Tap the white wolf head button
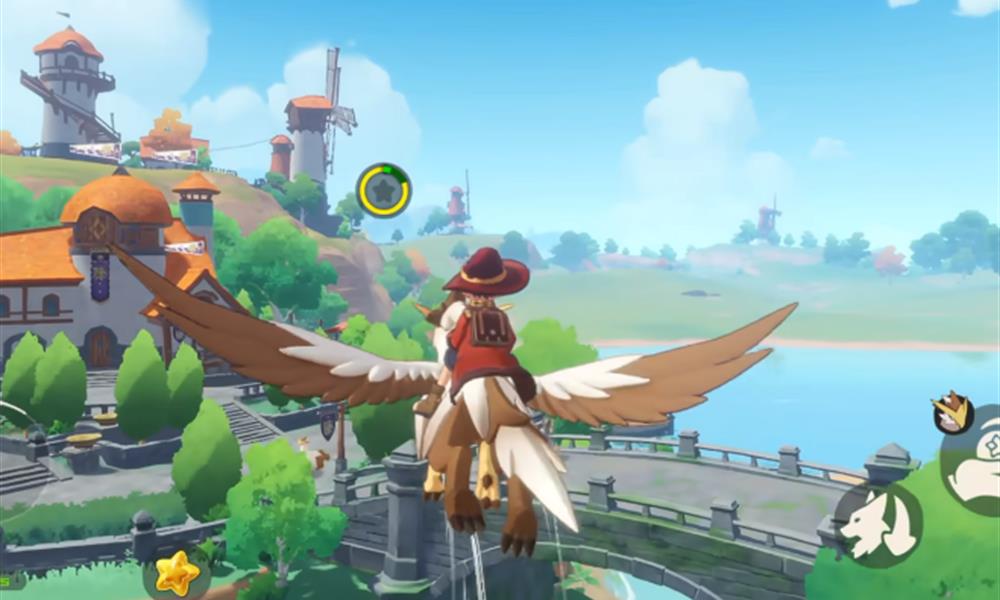Image resolution: width=1000 pixels, height=600 pixels. pyautogui.click(x=877, y=524)
